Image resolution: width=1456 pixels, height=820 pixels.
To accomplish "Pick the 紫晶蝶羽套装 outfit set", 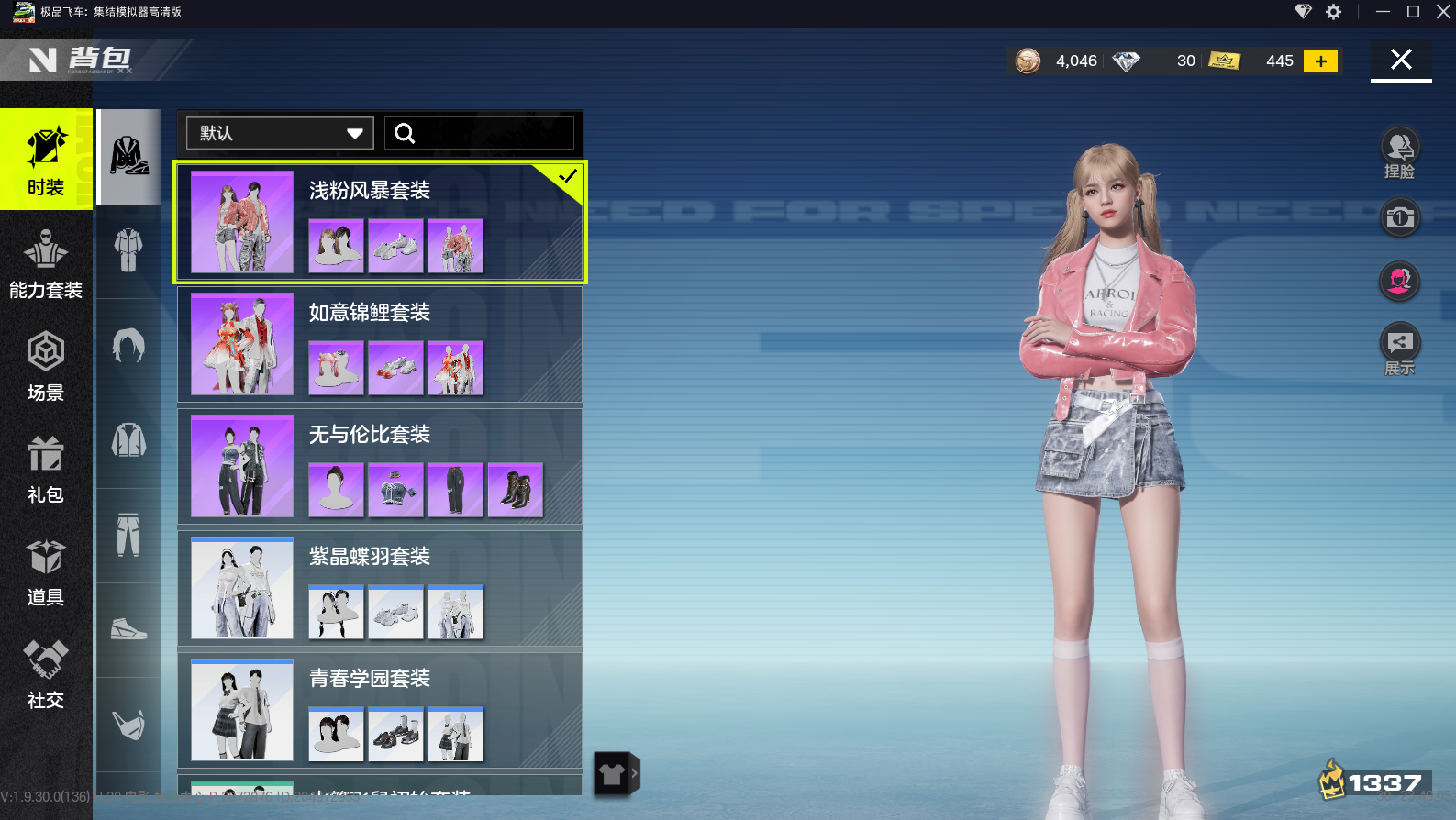I will tap(380, 588).
